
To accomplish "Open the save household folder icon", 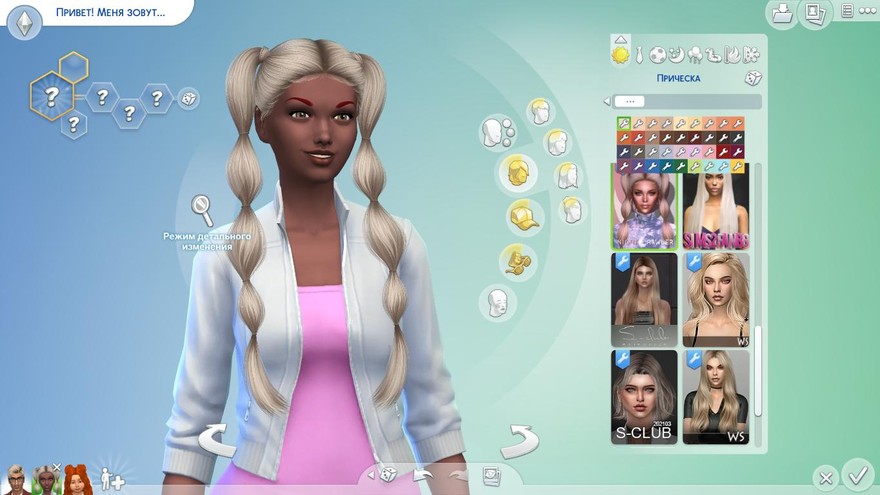I will pos(781,13).
